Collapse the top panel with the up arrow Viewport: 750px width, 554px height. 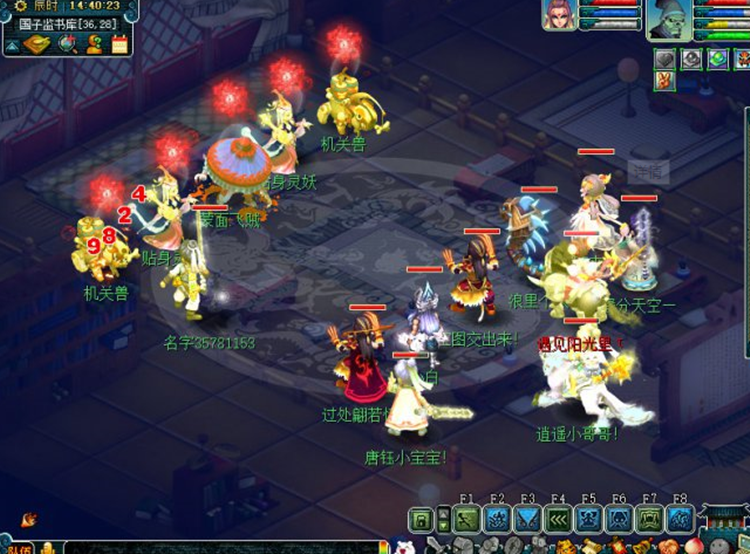click(x=12, y=45)
